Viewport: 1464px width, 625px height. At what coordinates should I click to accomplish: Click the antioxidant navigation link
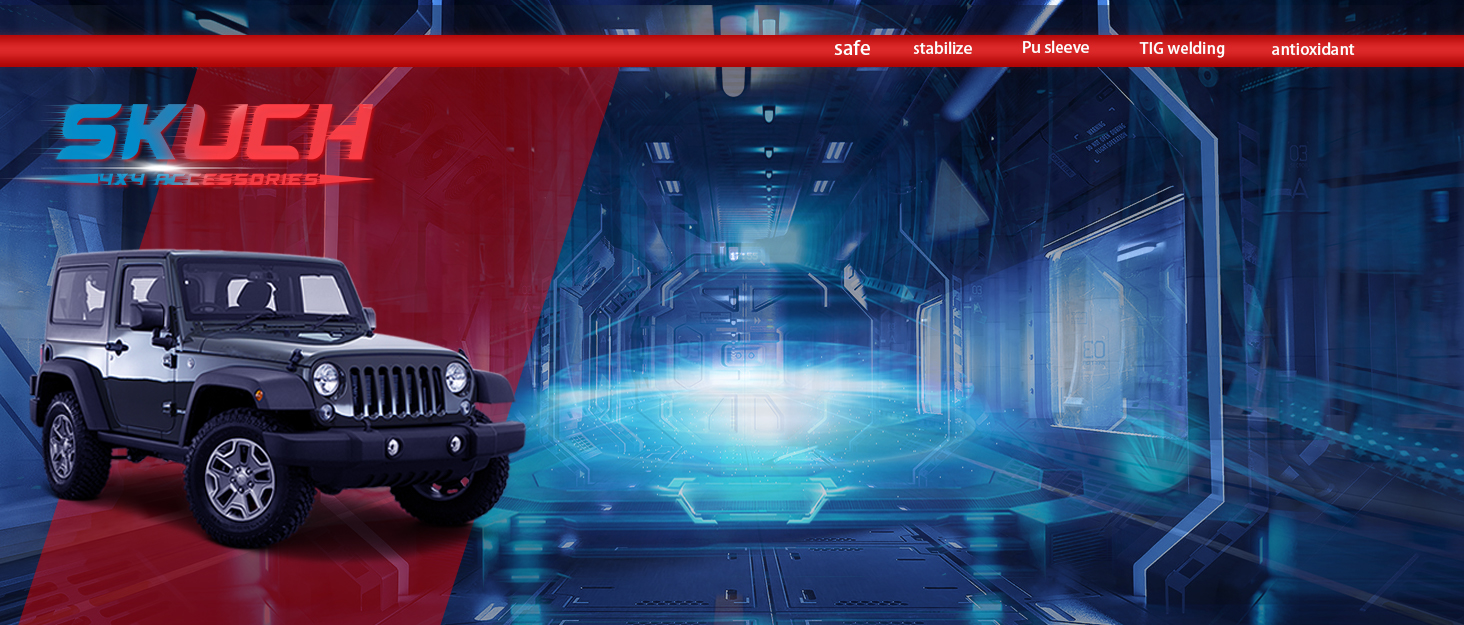click(1312, 50)
